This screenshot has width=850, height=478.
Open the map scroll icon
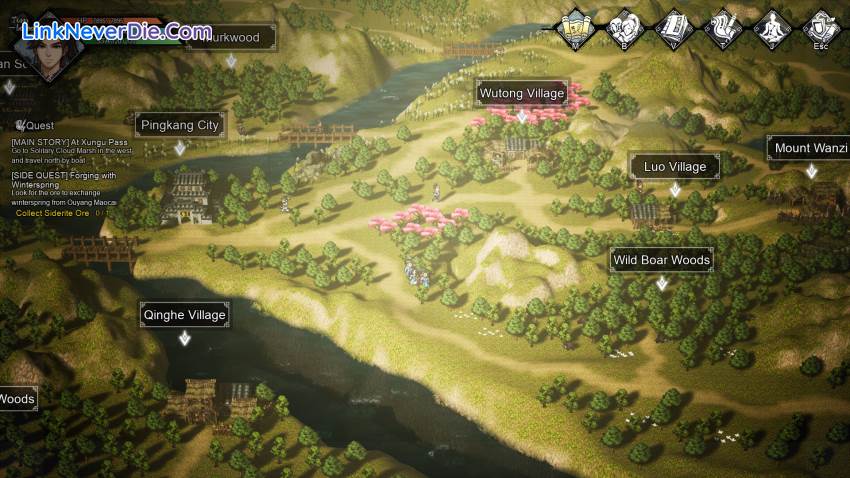click(576, 25)
